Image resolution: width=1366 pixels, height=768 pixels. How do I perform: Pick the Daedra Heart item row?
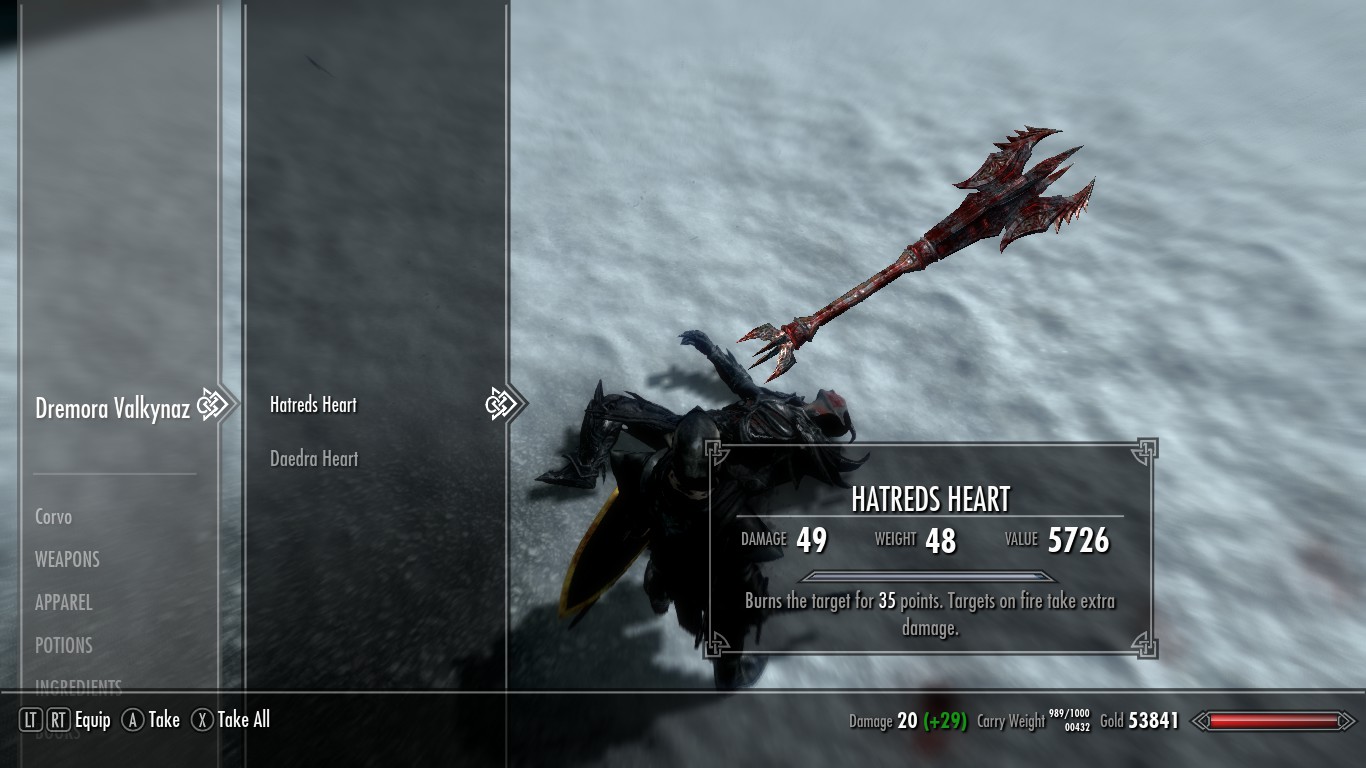click(x=314, y=459)
